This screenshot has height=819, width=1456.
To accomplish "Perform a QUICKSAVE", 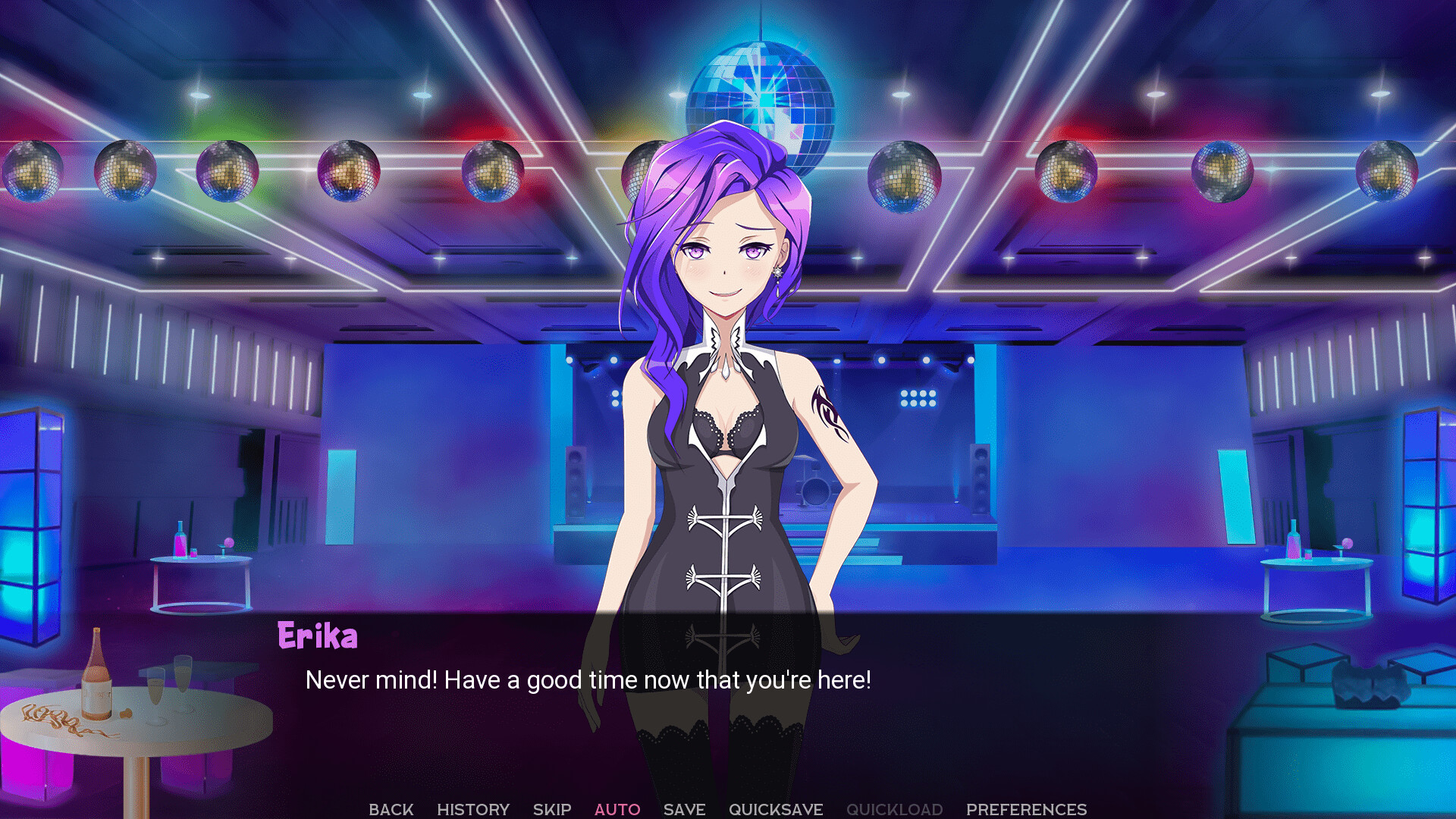I will click(x=776, y=809).
